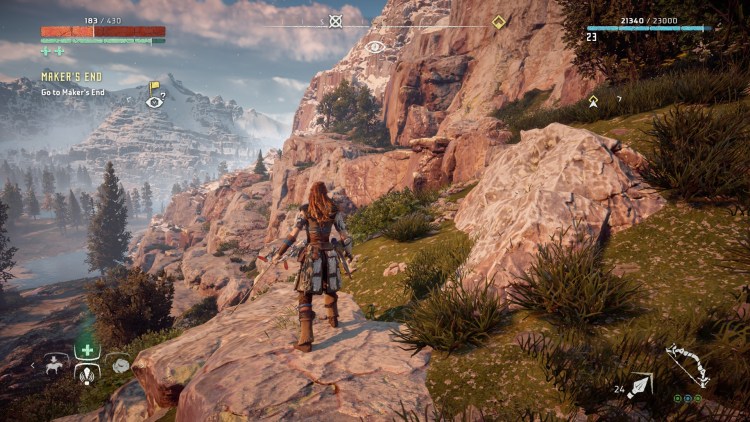
Task: Choose the arrow ammo type icon
Action: point(639,385)
